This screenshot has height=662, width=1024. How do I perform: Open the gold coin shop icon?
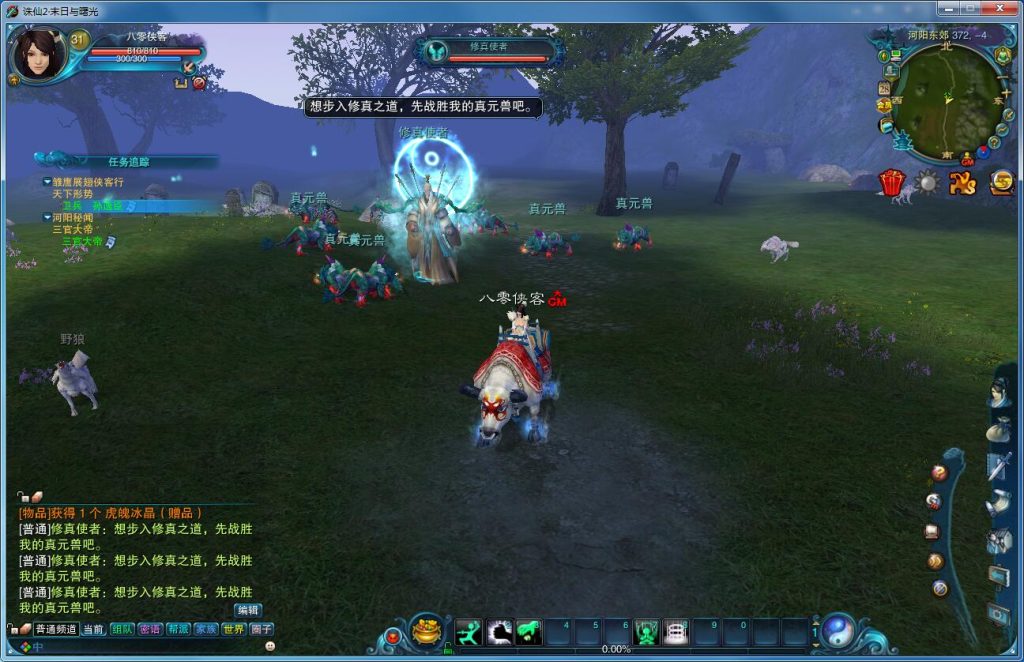click(1000, 183)
